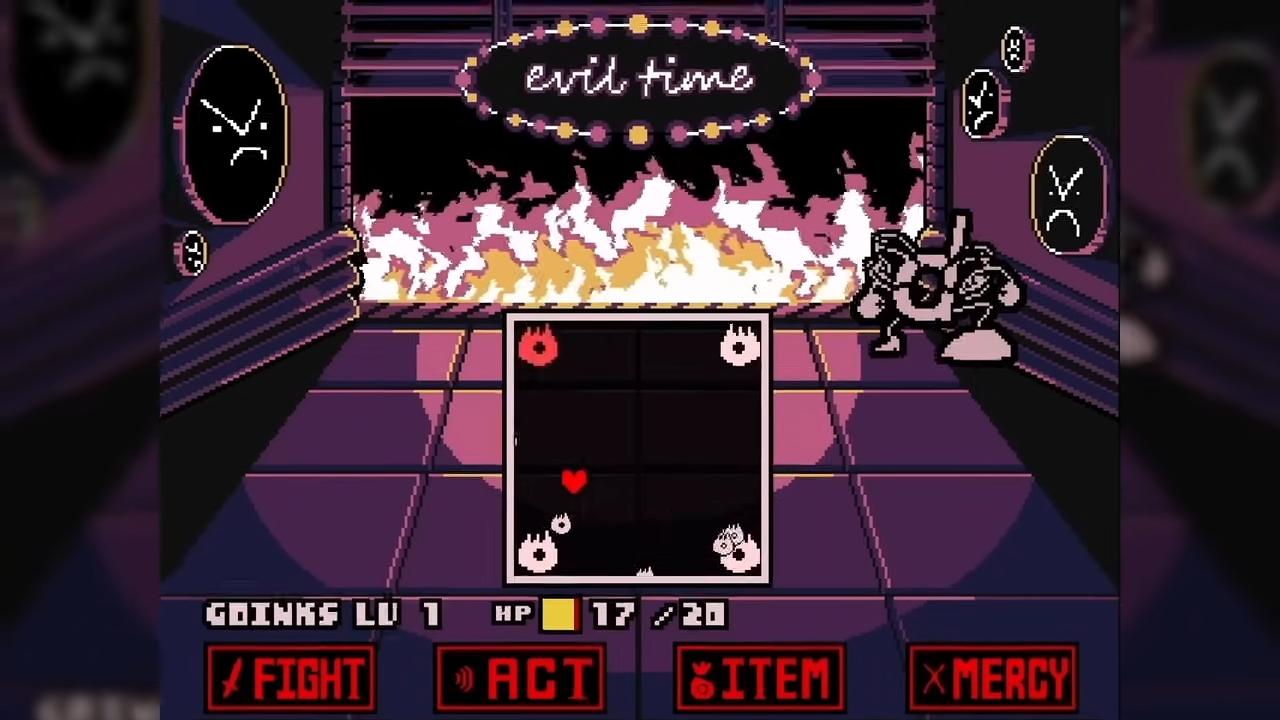Open the evil time marquee sign

pos(640,78)
